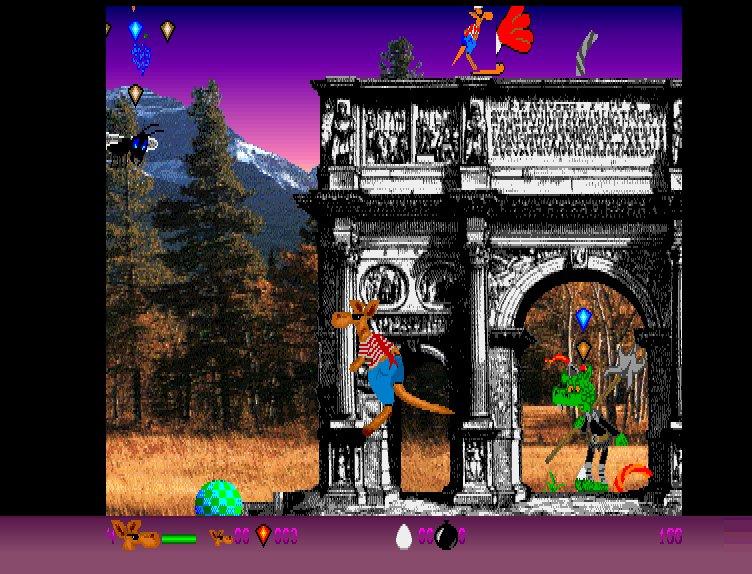Image resolution: width=752 pixels, height=574 pixels.
Task: Select the white egg icon
Action: [404, 537]
